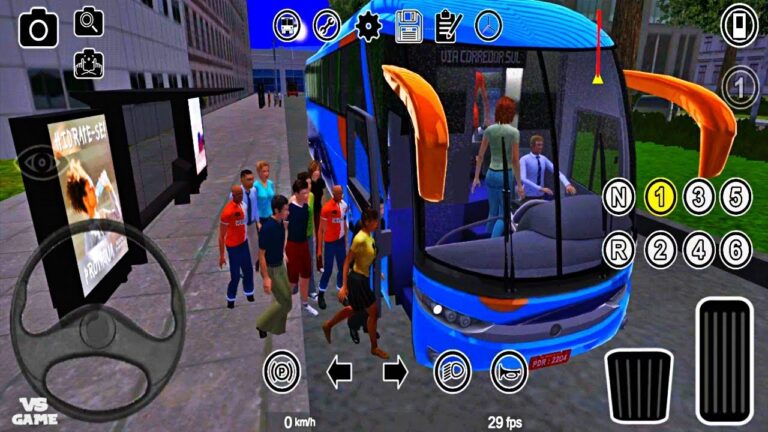This screenshot has height=432, width=768.
Task: Tap the brake pedal
Action: tap(638, 384)
